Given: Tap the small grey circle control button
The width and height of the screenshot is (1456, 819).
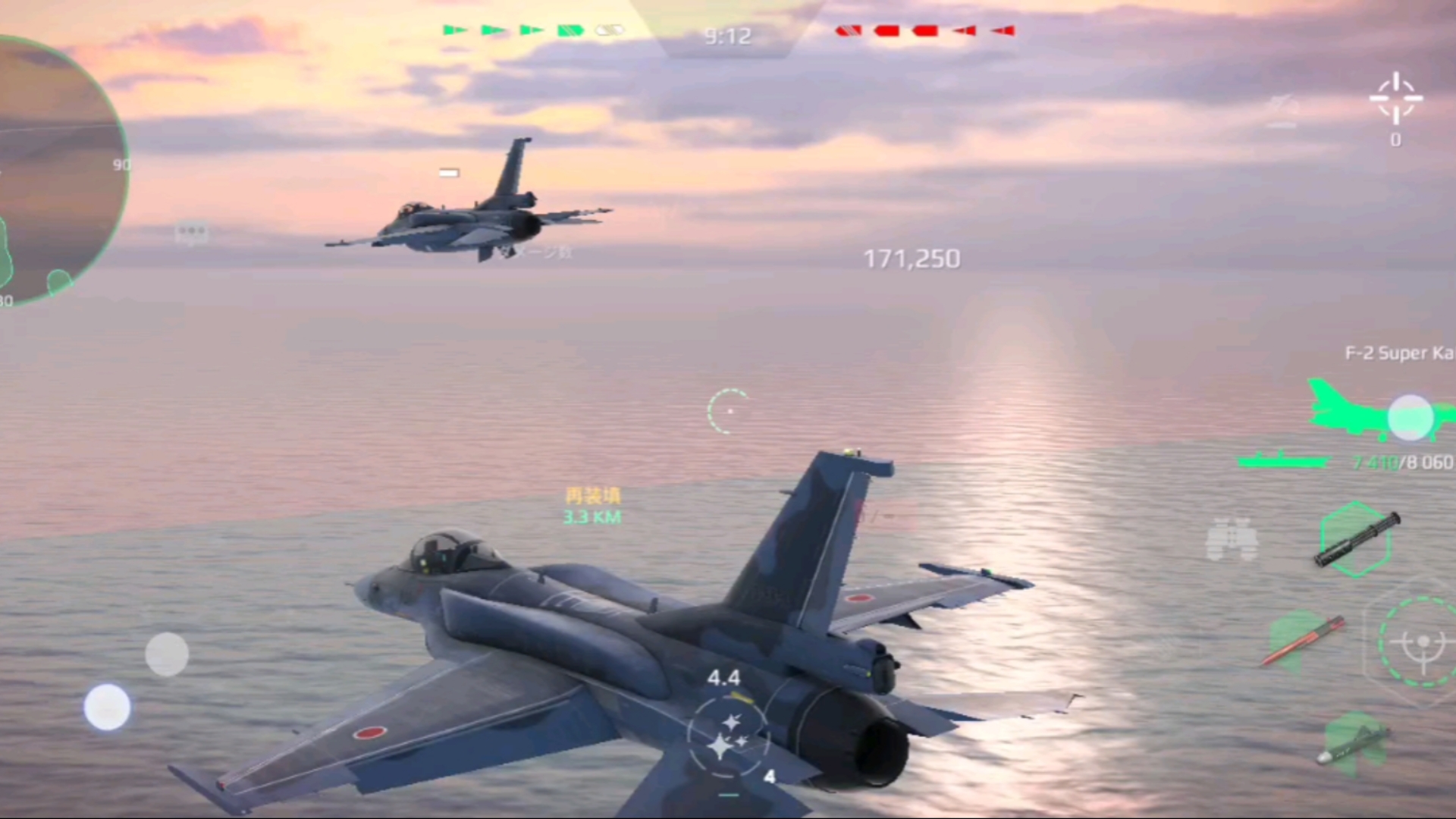Looking at the screenshot, I should point(167,654).
